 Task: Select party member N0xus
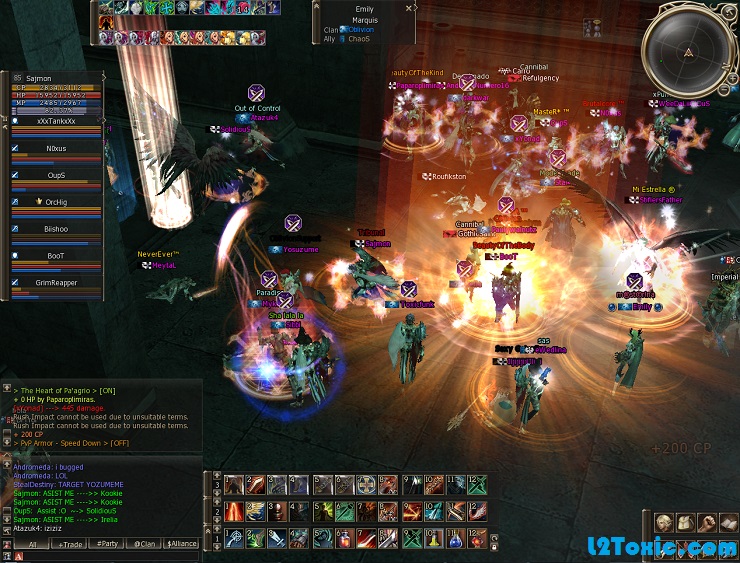pos(56,148)
